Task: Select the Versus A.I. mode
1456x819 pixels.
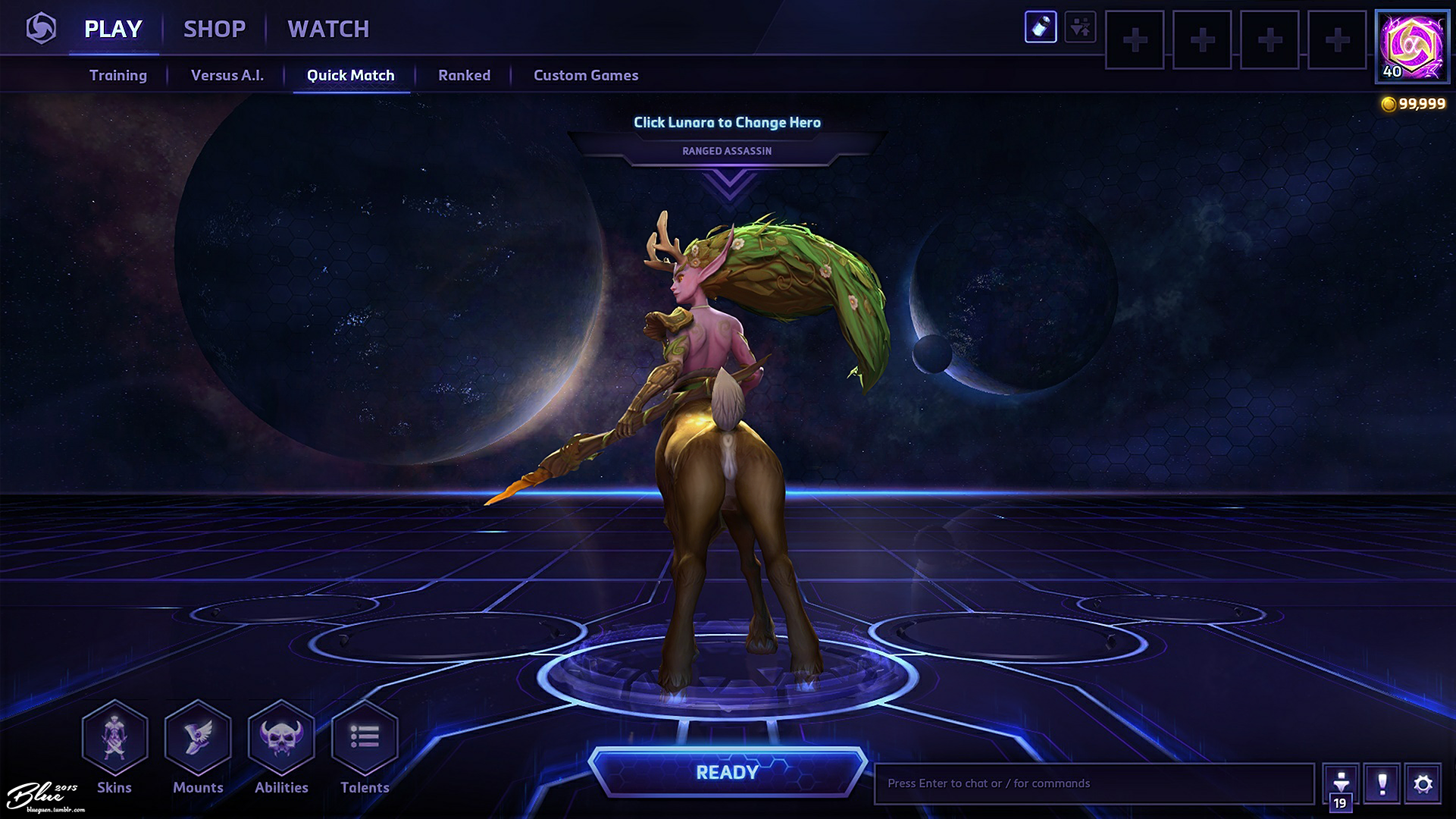Action: pyautogui.click(x=227, y=75)
